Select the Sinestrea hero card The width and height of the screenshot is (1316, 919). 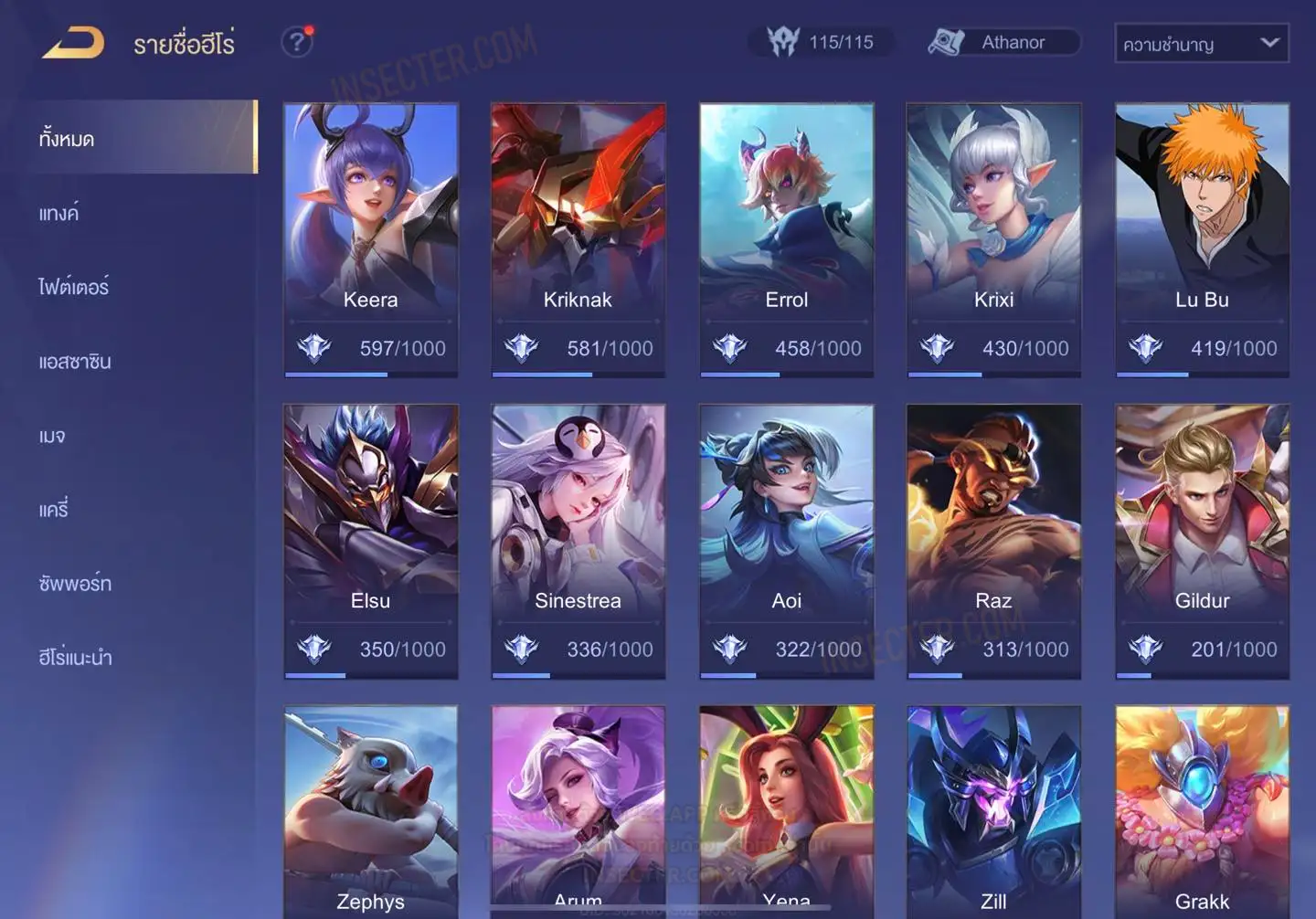tap(578, 541)
